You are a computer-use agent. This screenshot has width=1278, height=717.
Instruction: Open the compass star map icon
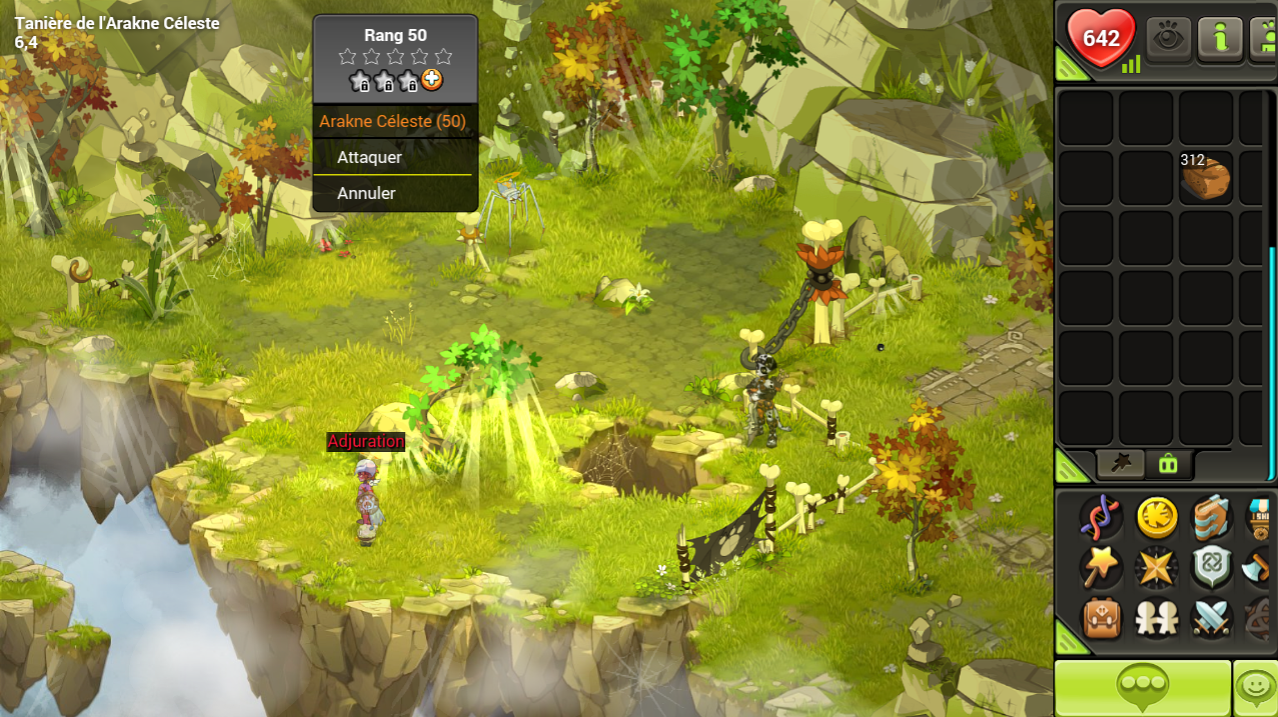pyautogui.click(x=1156, y=568)
